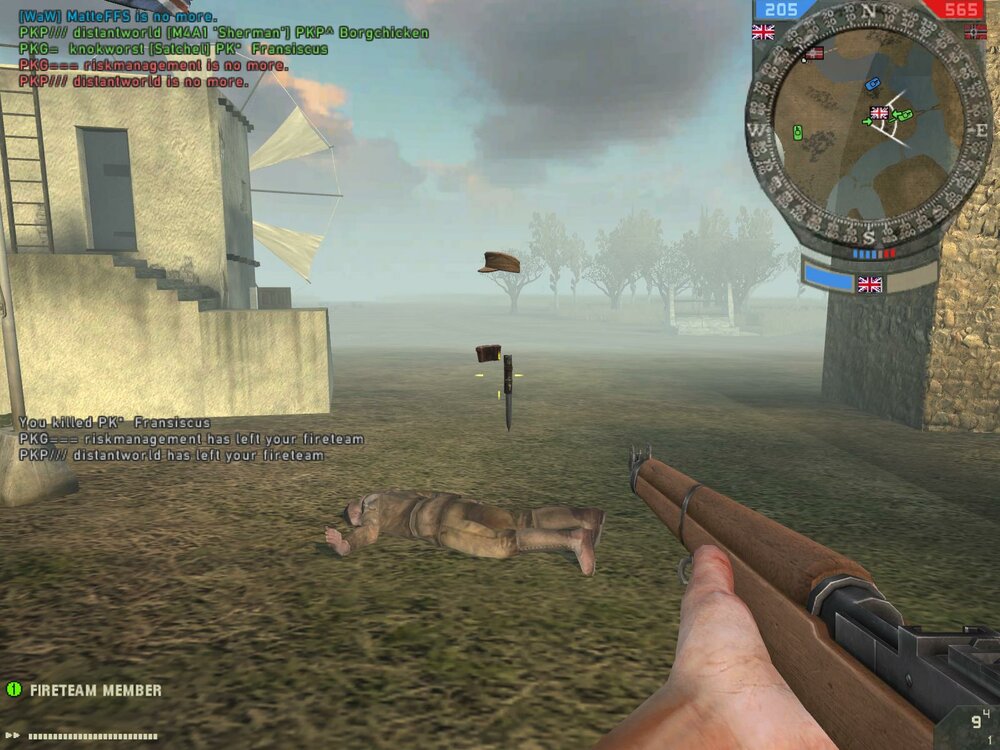Click the green vehicle marker west on minimap
Viewport: 1000px width, 750px height.
coord(798,131)
